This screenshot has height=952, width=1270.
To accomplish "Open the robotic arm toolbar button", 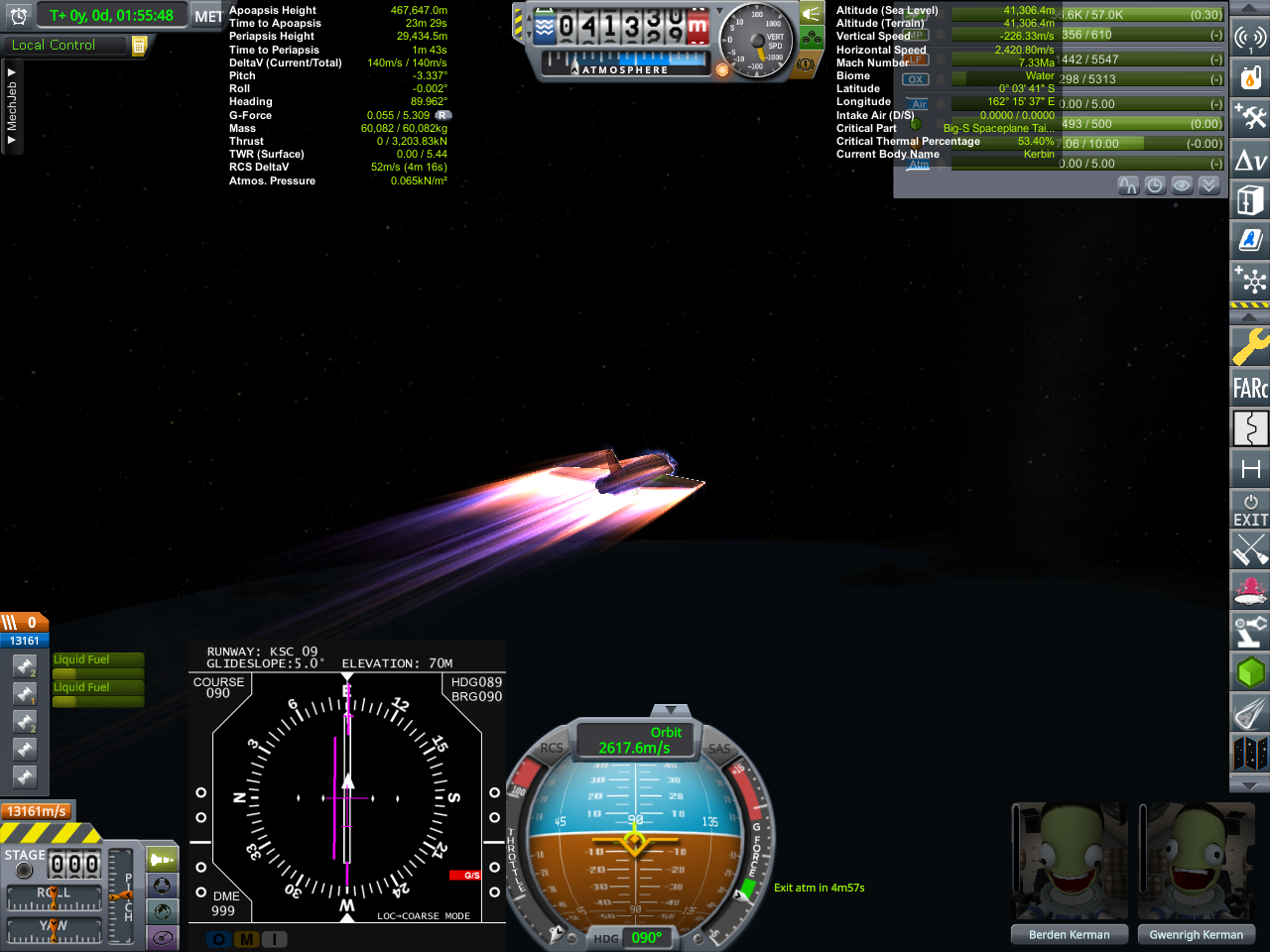I will click(x=1250, y=631).
